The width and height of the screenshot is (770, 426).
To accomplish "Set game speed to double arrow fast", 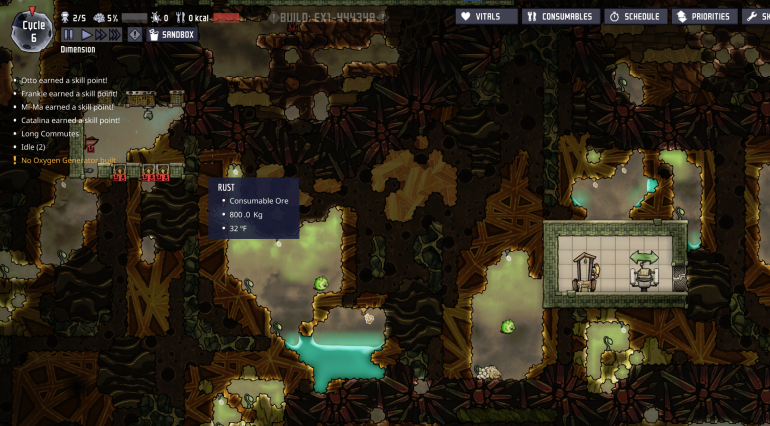I will (100, 35).
